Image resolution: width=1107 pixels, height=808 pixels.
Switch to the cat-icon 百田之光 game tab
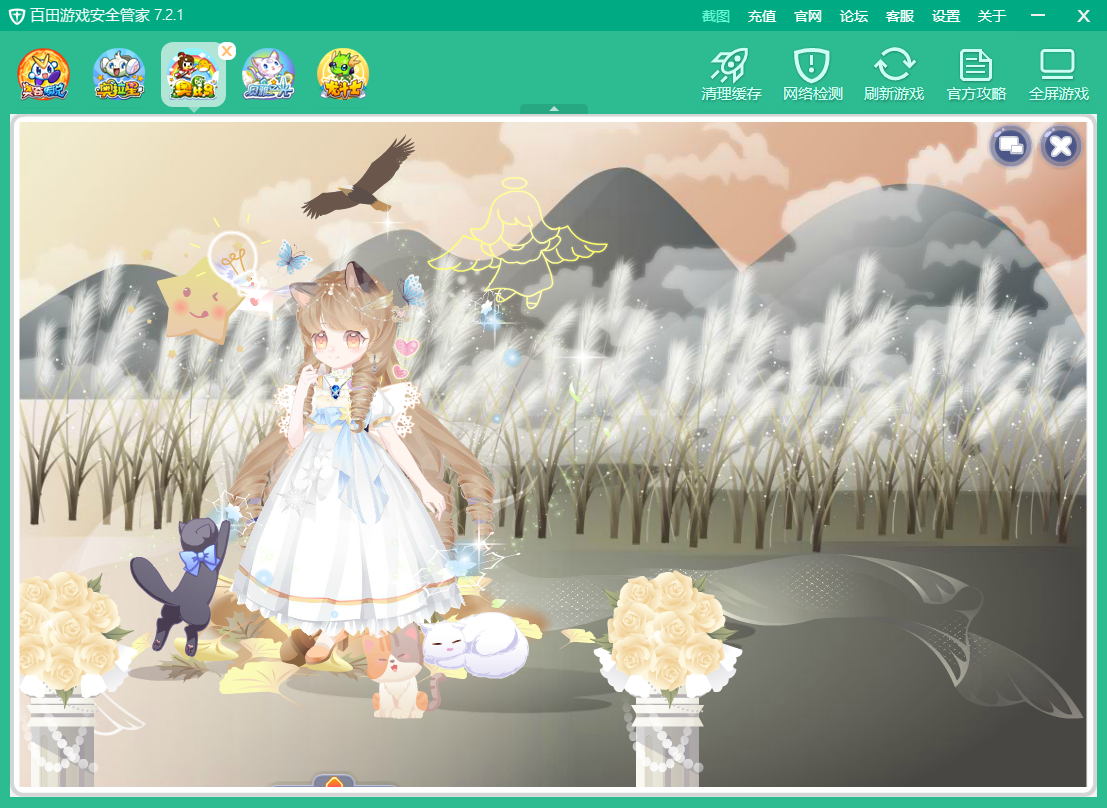pyautogui.click(x=268, y=74)
